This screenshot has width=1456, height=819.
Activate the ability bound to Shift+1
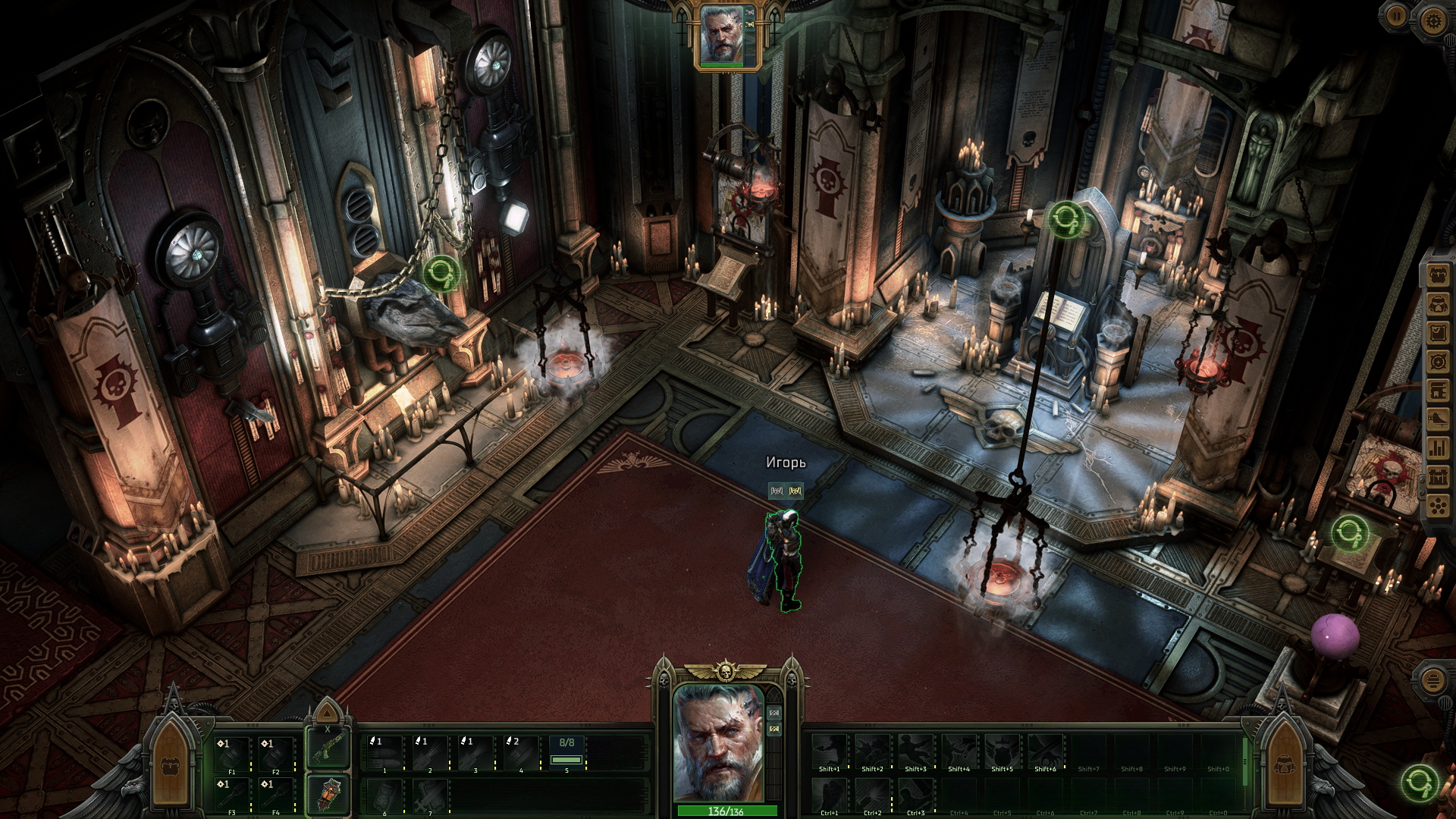[829, 752]
